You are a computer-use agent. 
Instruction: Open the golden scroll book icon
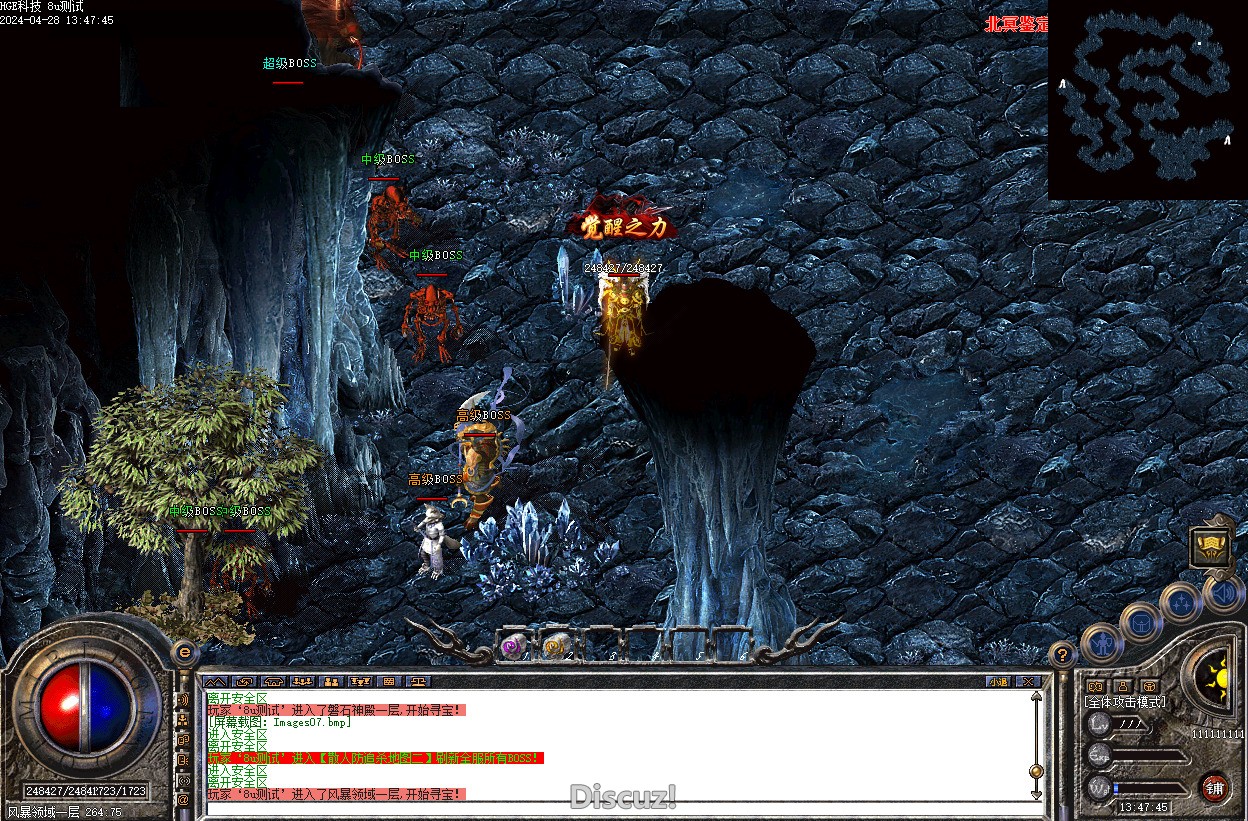click(1210, 547)
